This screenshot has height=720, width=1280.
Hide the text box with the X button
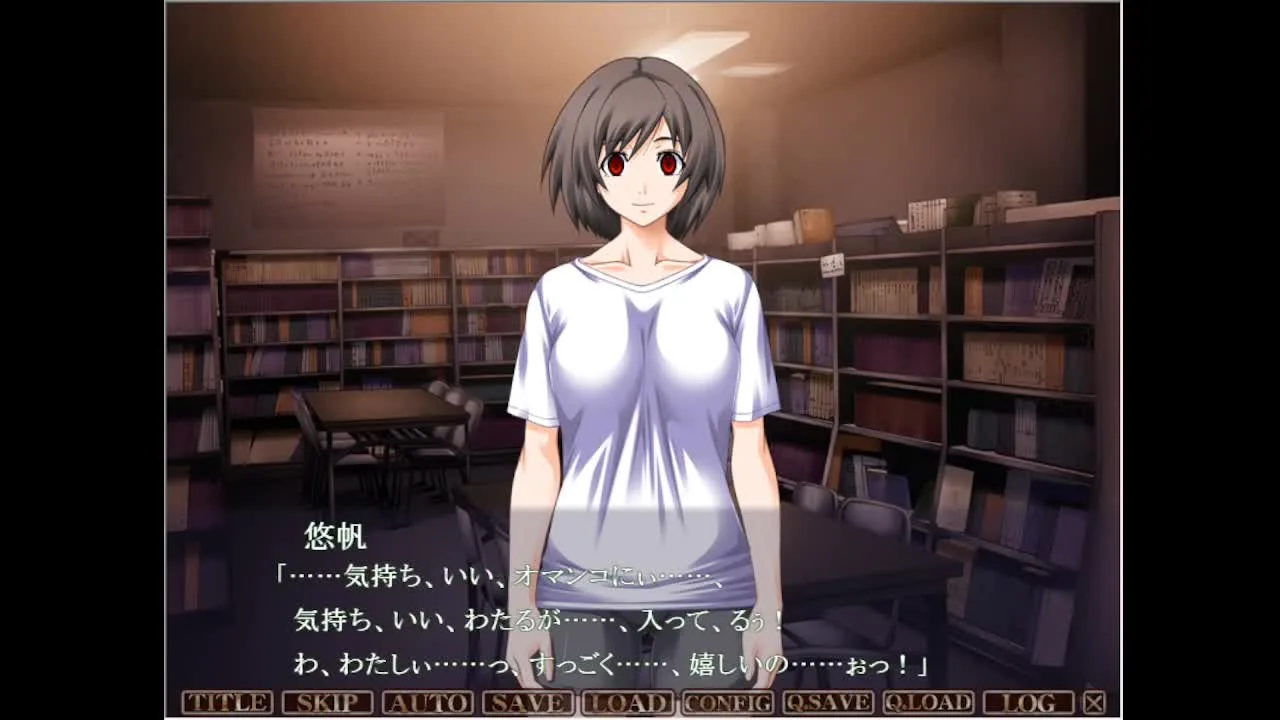coord(1095,702)
